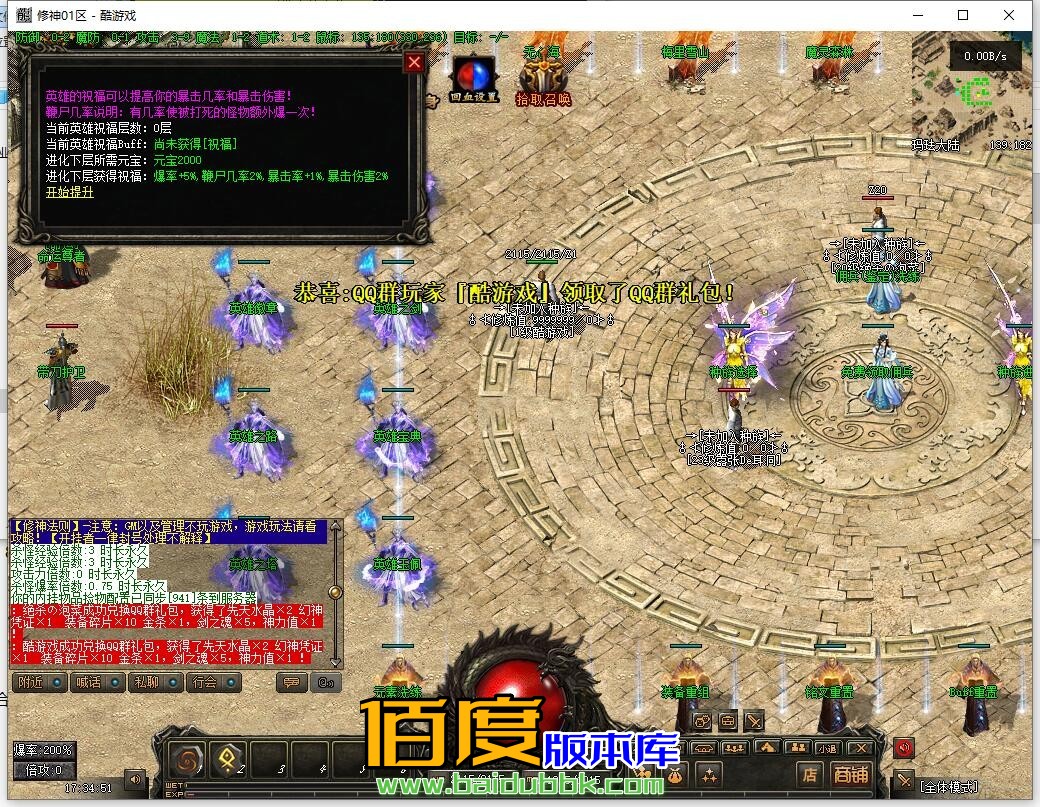
Task: Activate the 拾取召唤 pickup summon icon
Action: pos(543,77)
